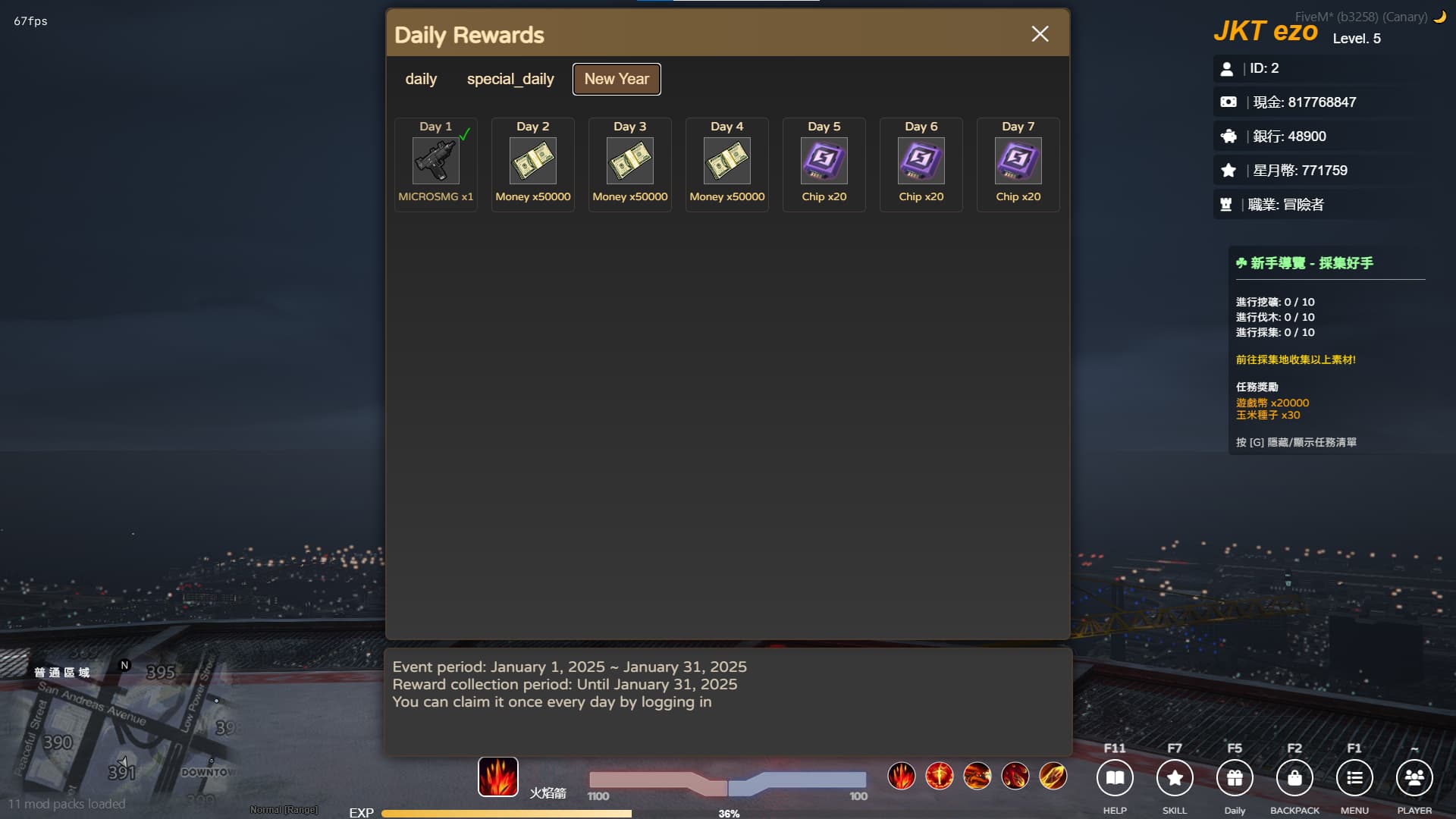Open the SKILL star icon

1175,777
